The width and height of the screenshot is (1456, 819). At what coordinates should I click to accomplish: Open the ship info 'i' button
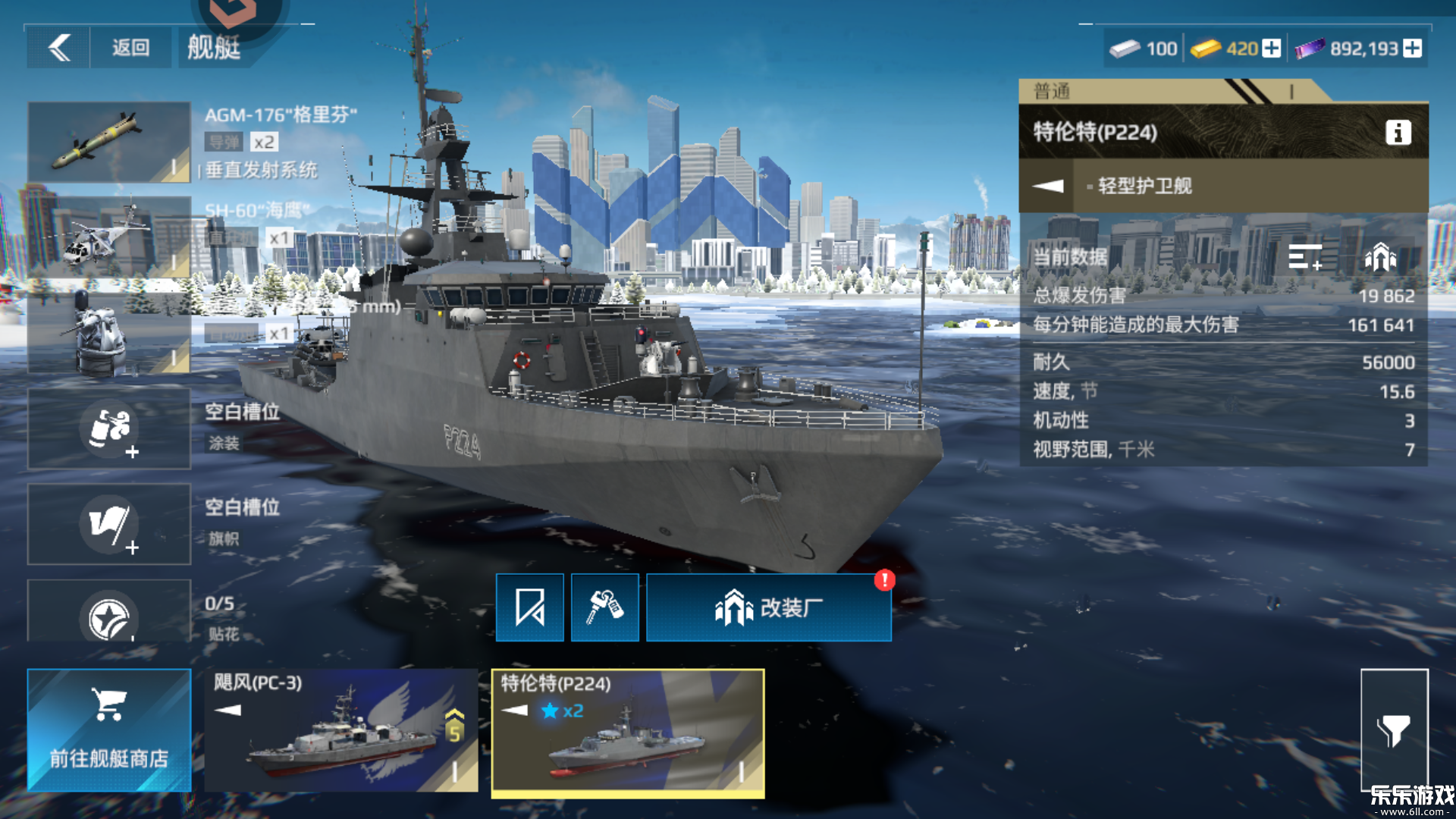click(x=1398, y=133)
